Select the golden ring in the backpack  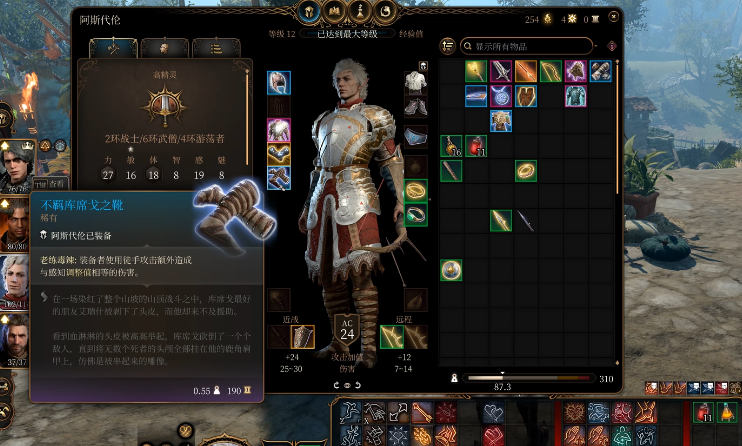tap(524, 171)
